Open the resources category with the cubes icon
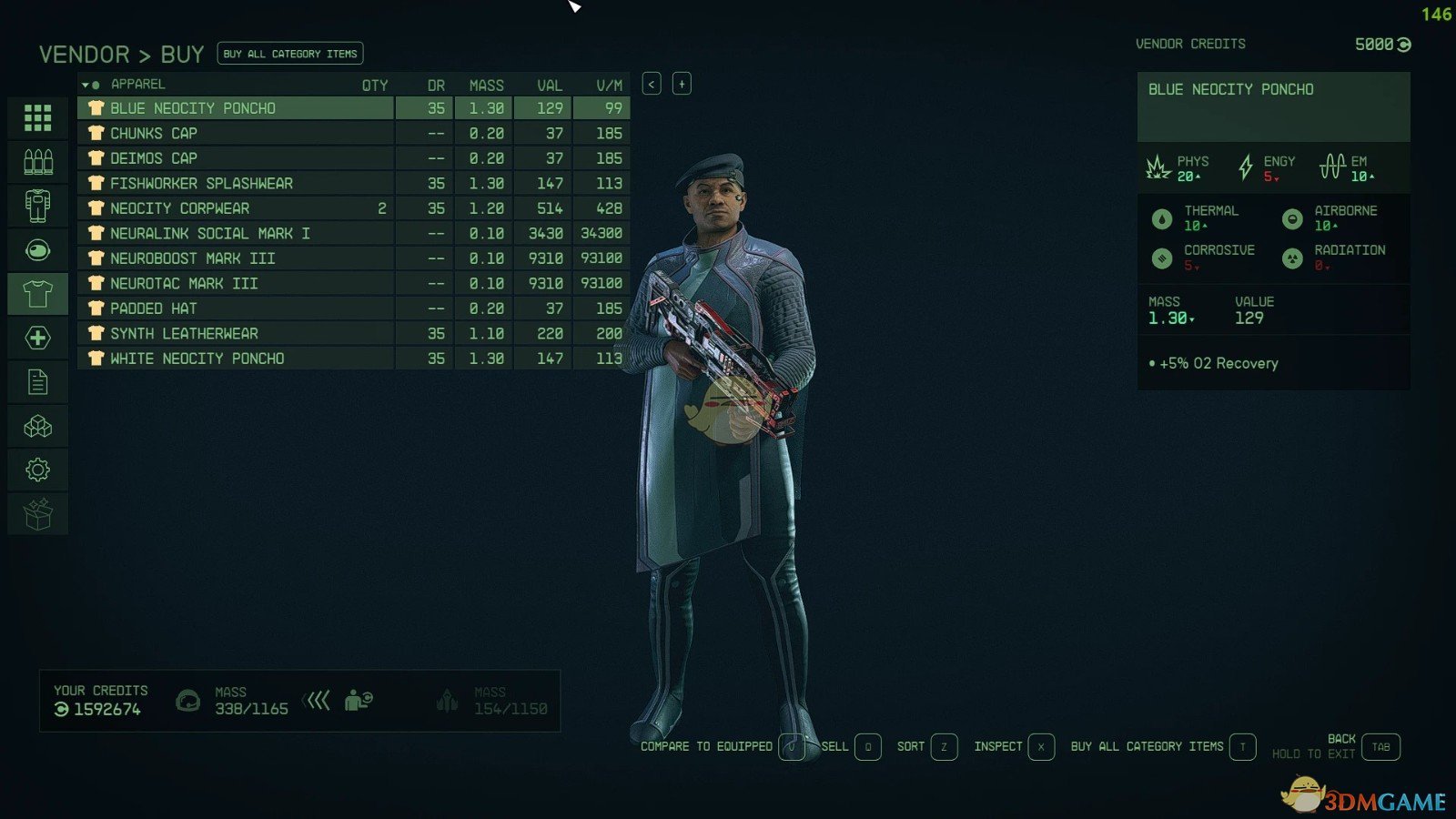Viewport: 1456px width, 819px height. [x=37, y=426]
